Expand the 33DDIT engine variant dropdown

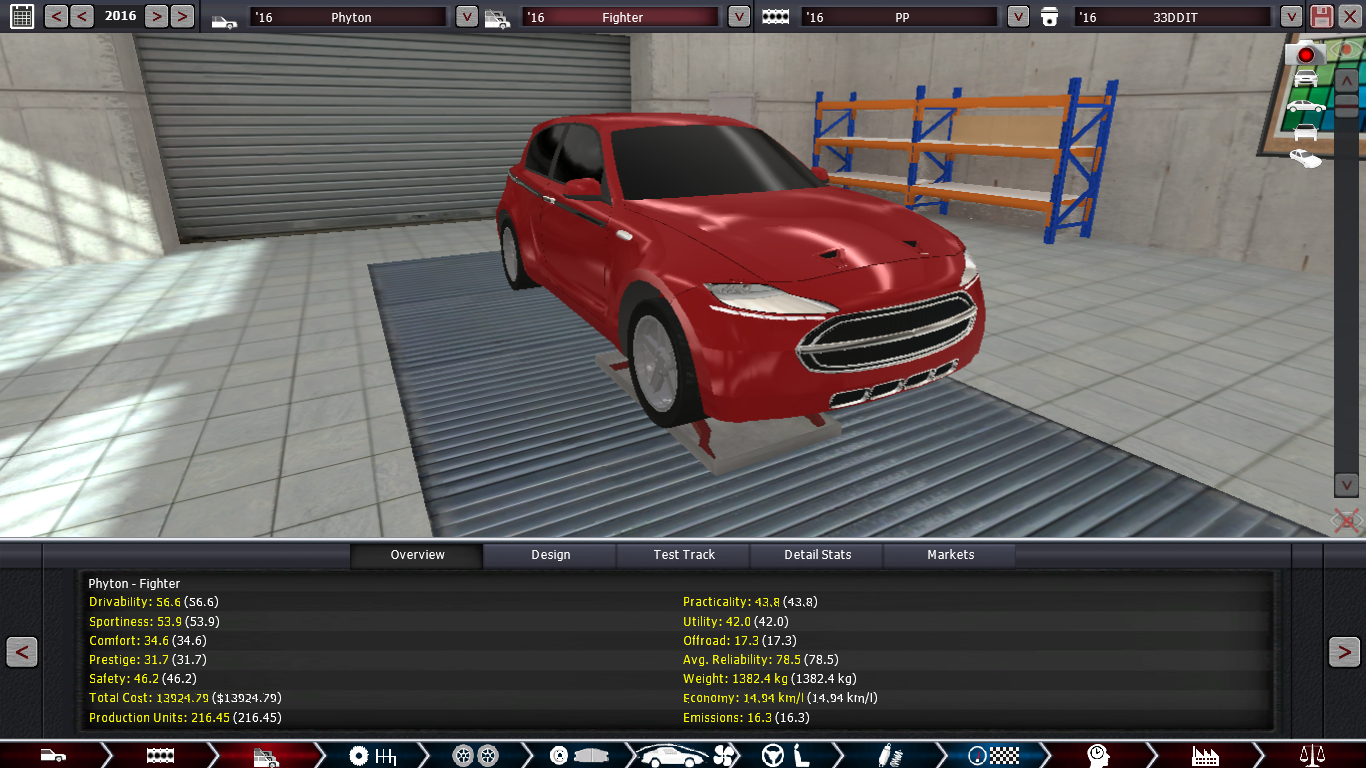pos(1291,17)
